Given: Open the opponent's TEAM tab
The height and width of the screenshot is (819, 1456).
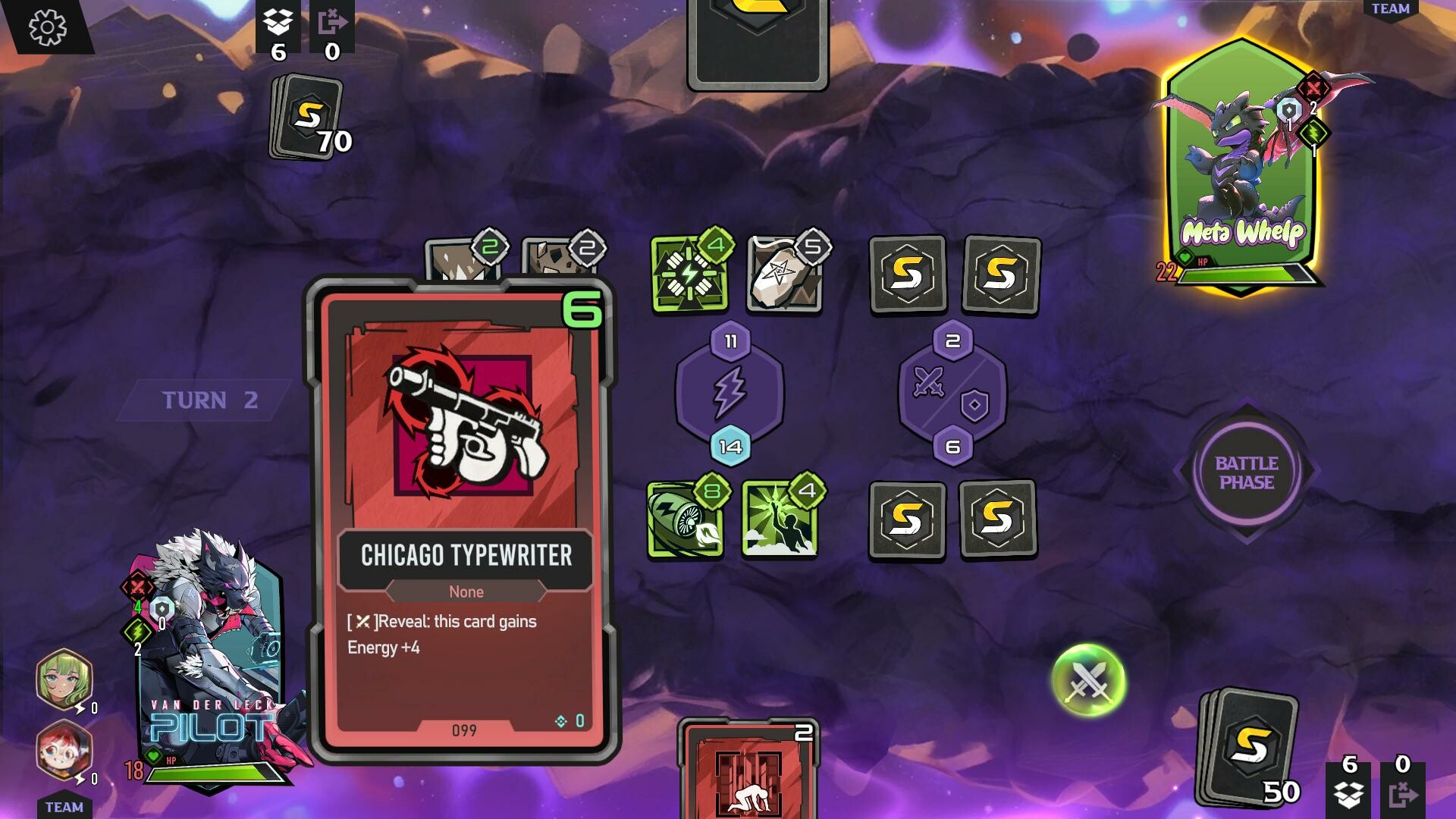Looking at the screenshot, I should point(1390,9).
